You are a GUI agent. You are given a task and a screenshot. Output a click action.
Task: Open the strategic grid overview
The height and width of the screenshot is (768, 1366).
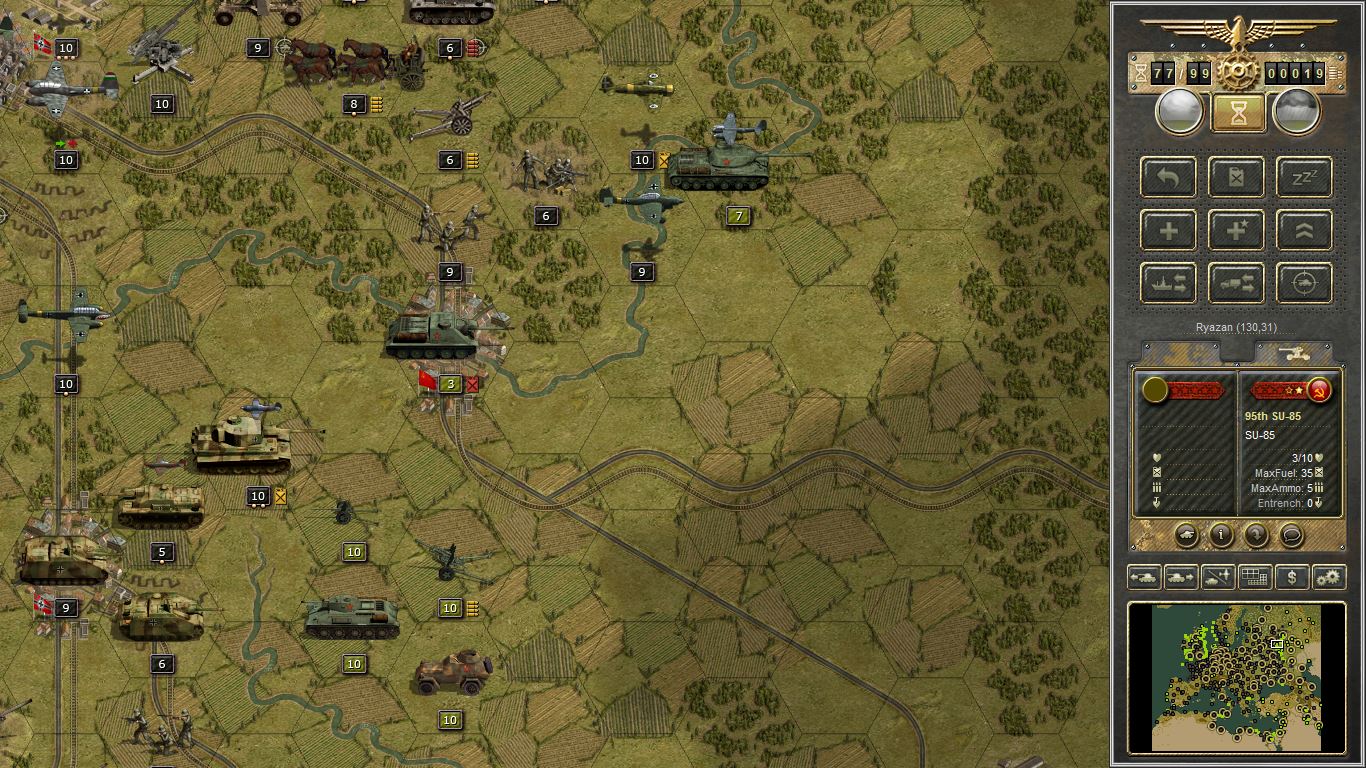(1255, 577)
